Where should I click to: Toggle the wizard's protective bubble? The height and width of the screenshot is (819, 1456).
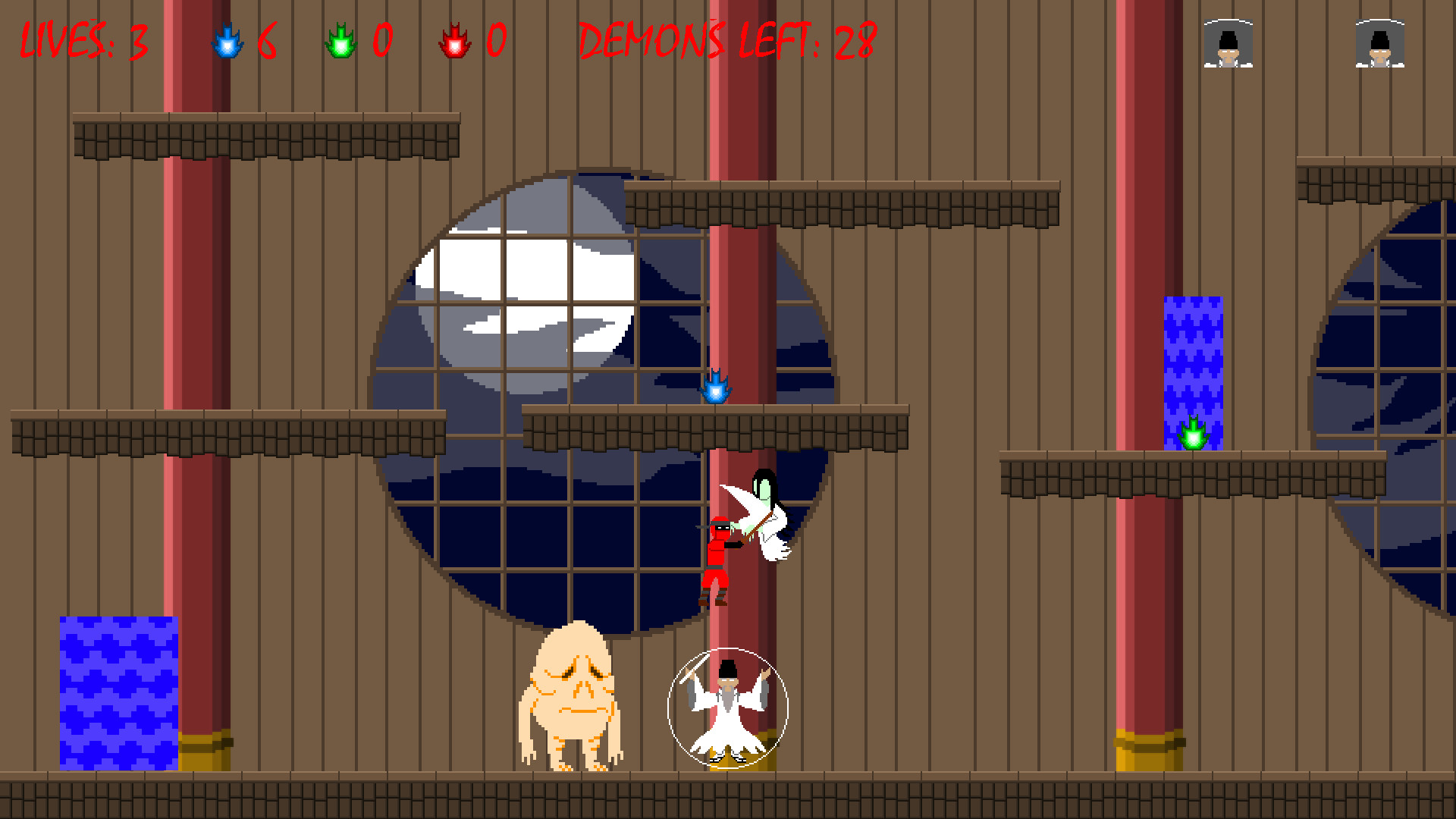click(729, 706)
